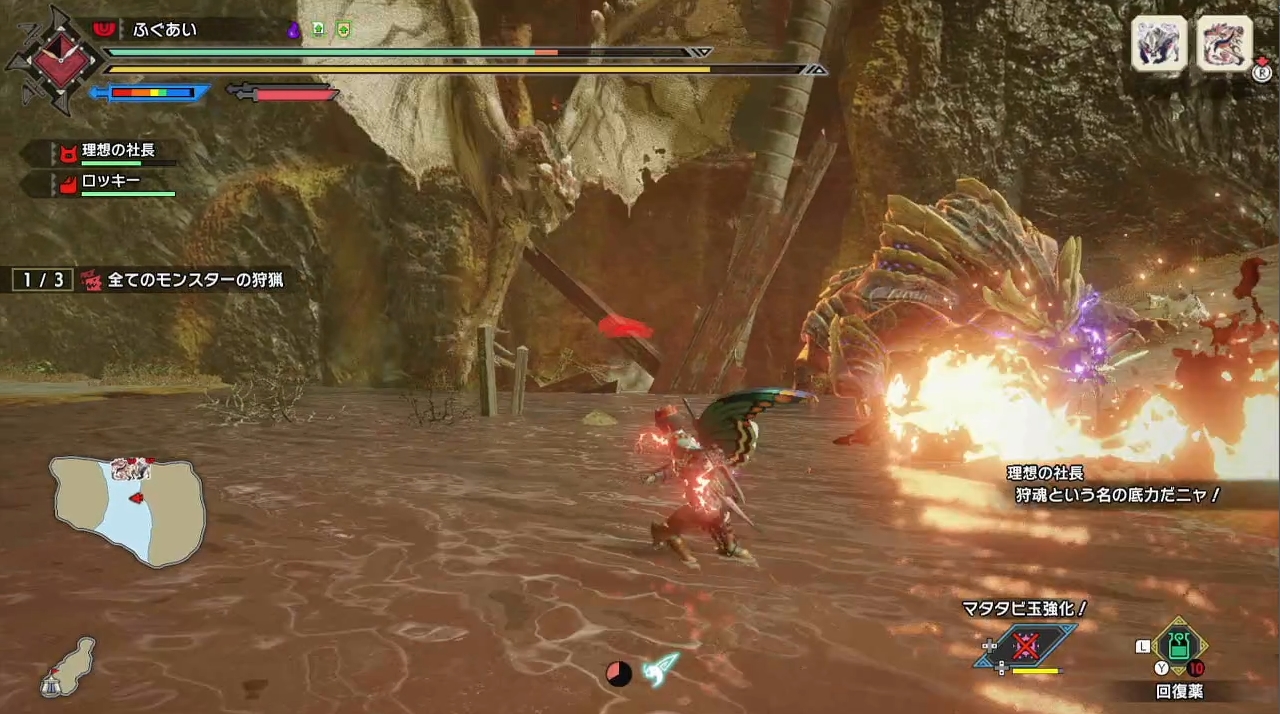Screen dimensions: 1280x714
Task: Click the wirebug dagger icon
Action: pyautogui.click(x=660, y=668)
